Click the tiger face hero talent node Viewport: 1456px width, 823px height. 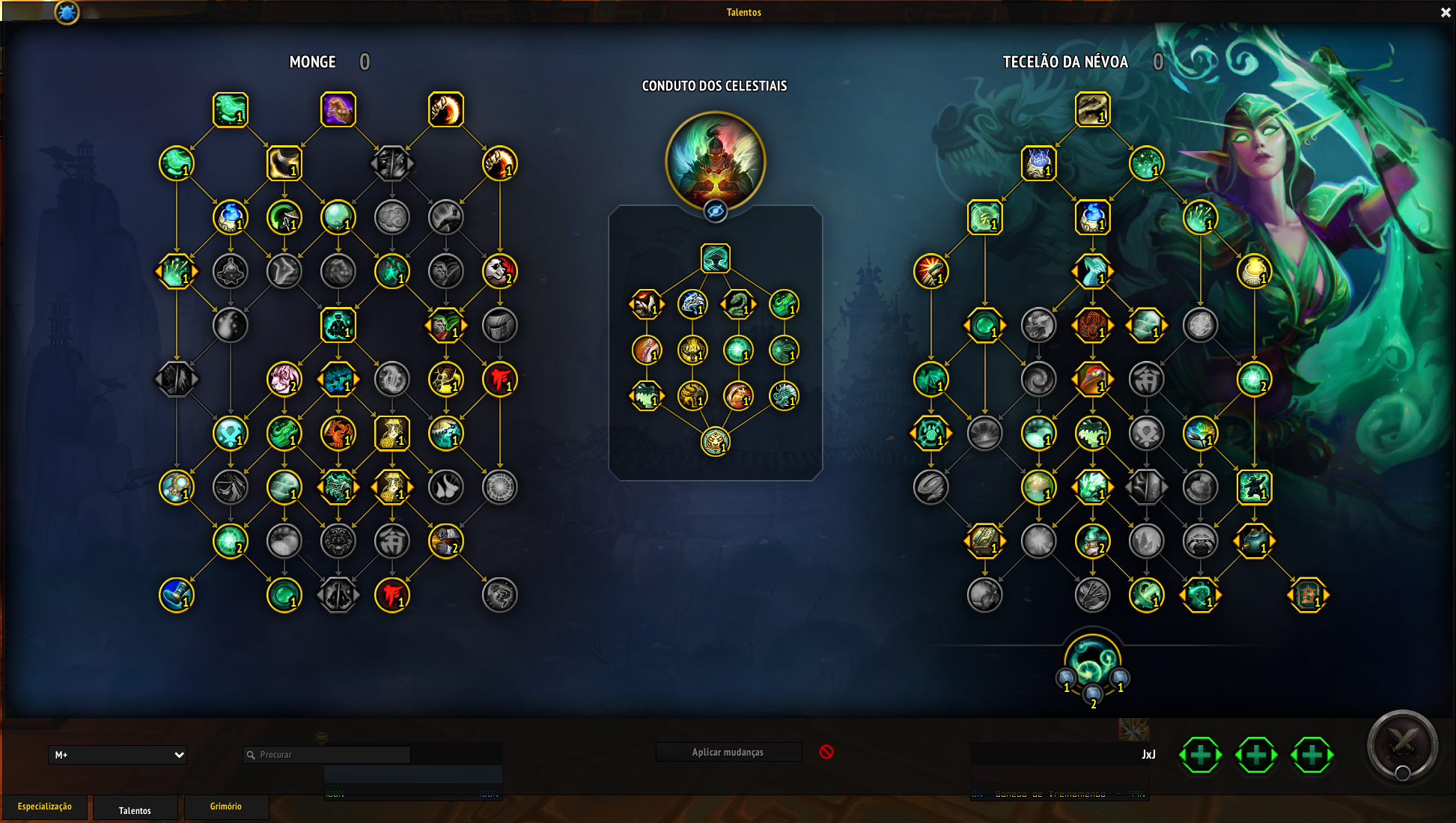pyautogui.click(x=716, y=441)
